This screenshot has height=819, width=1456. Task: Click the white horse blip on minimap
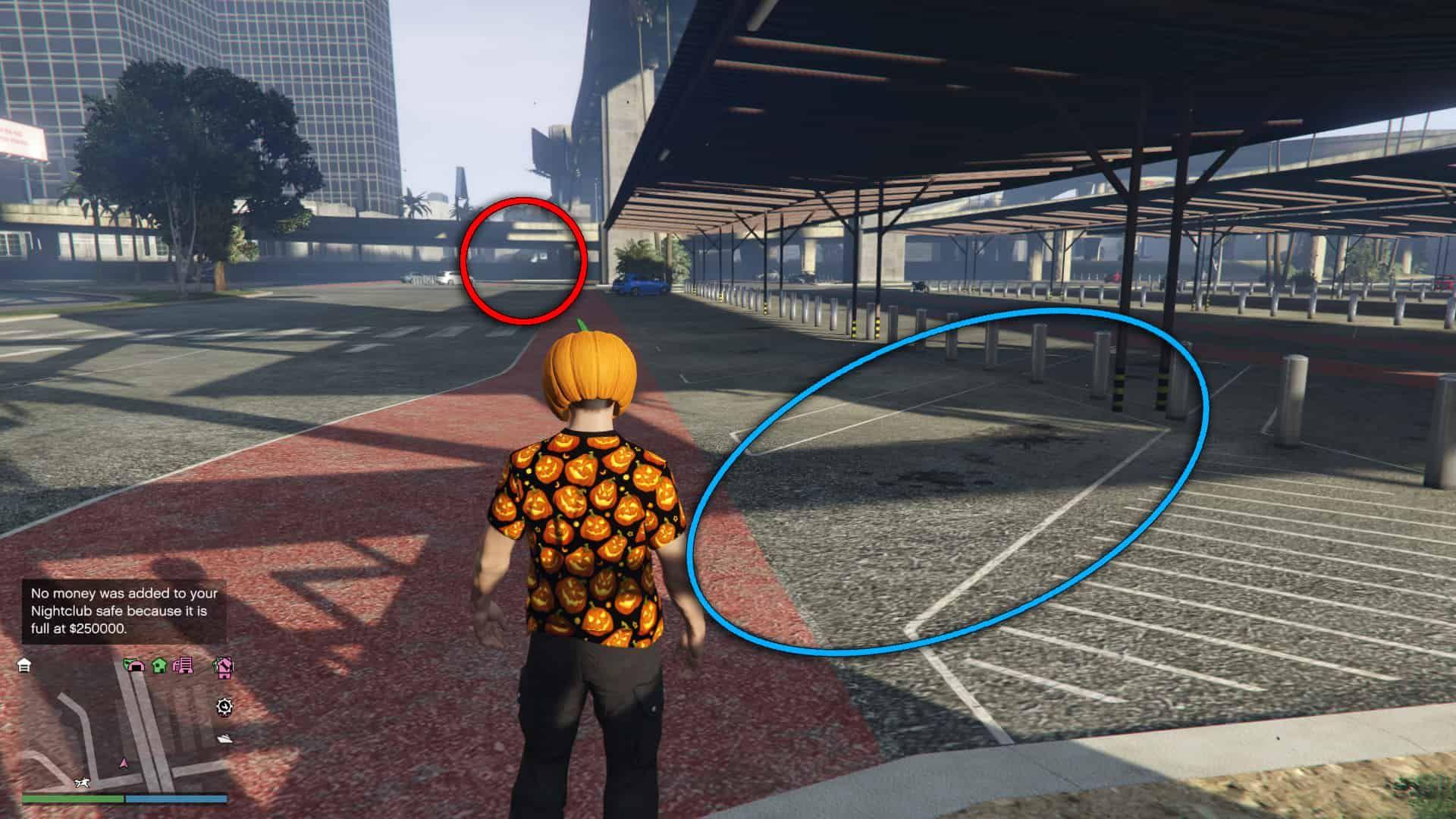click(x=83, y=782)
